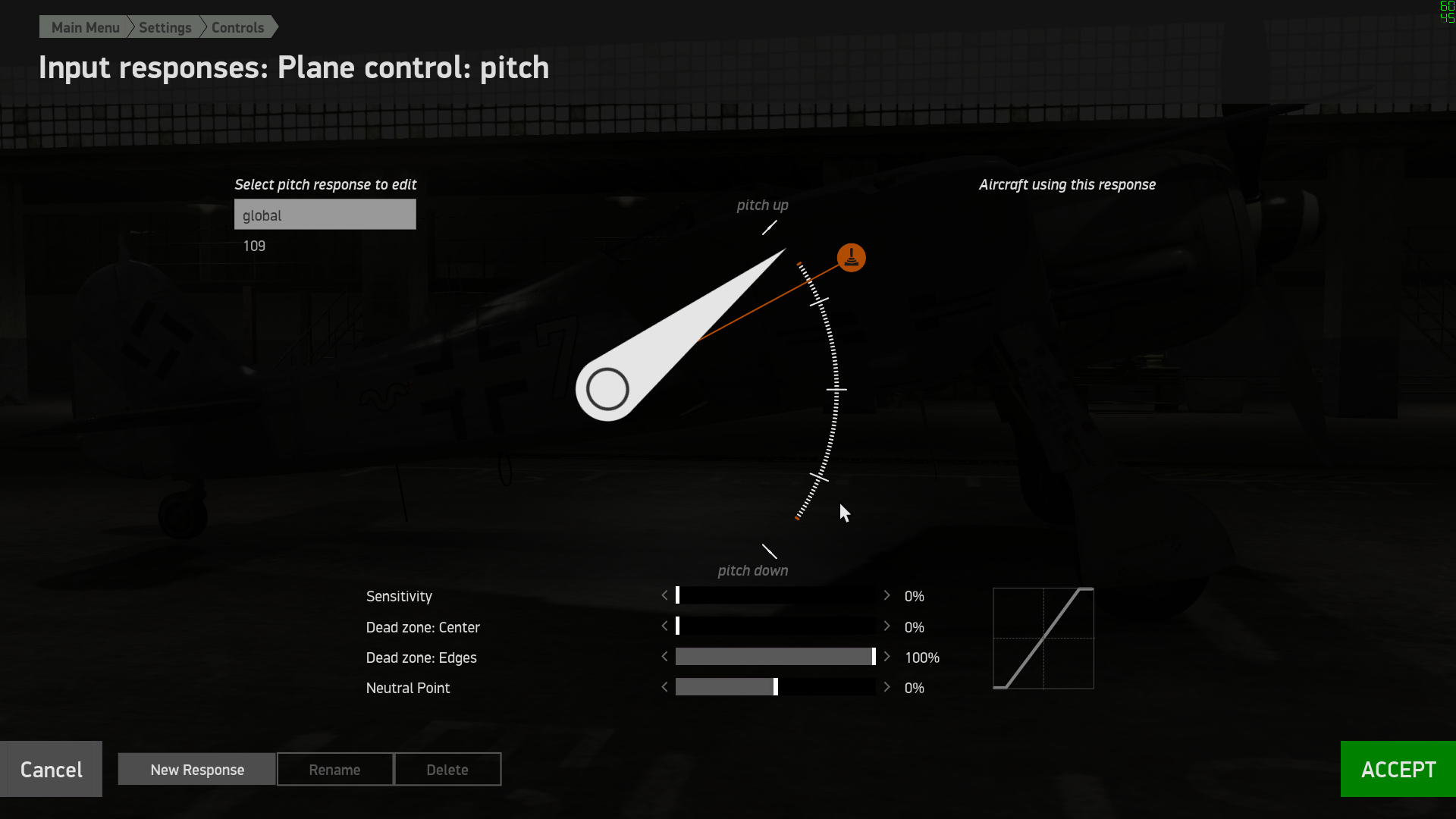
Task: Go back to Main Menu breadcrumb
Action: (85, 27)
